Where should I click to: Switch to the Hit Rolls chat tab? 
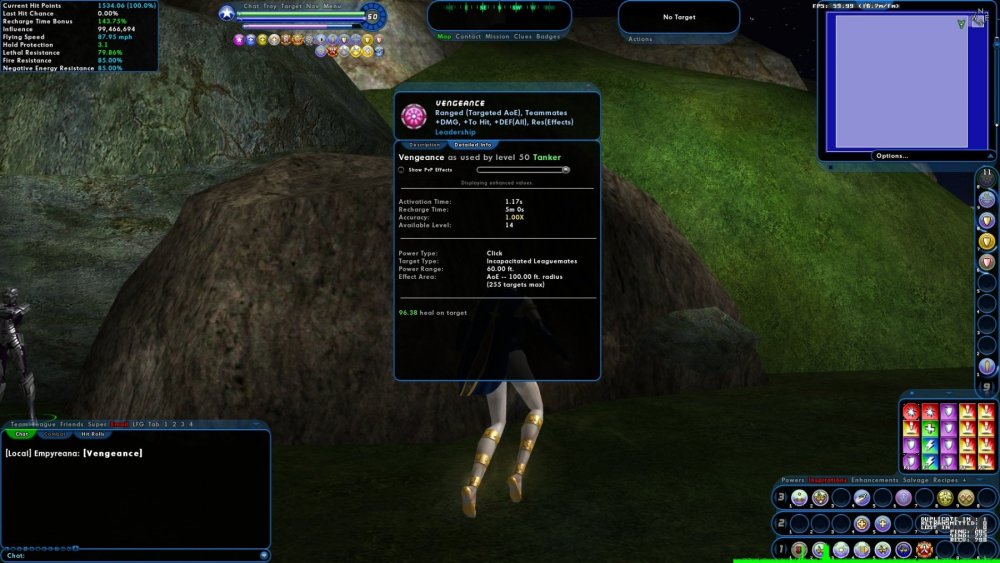click(93, 434)
